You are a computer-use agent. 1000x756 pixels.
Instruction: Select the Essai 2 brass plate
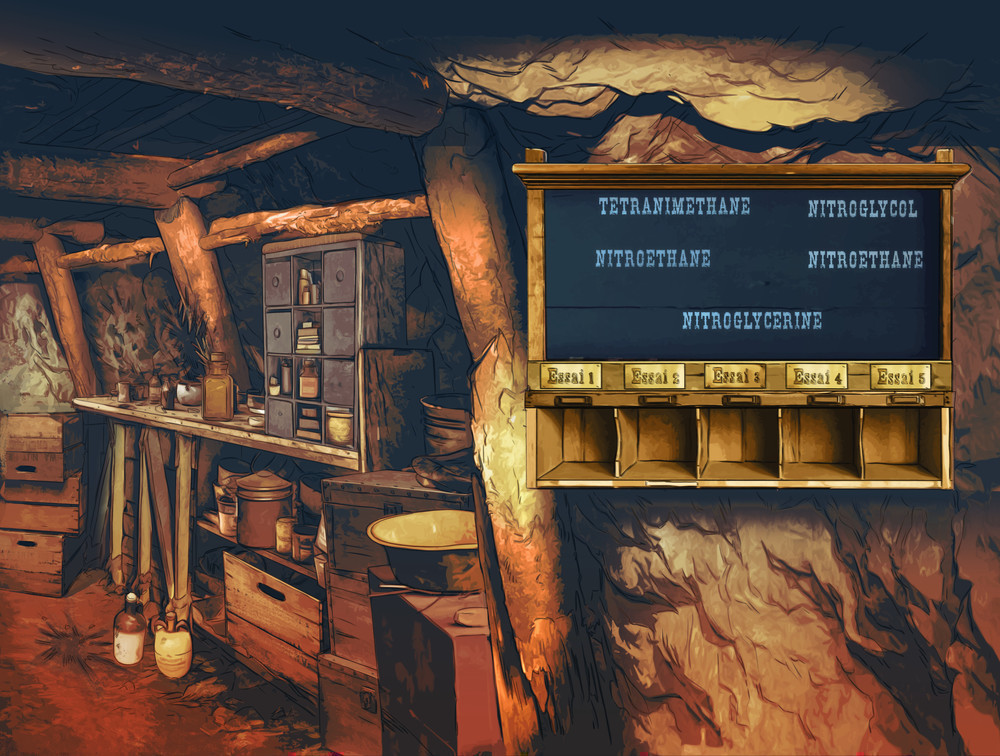tap(654, 377)
